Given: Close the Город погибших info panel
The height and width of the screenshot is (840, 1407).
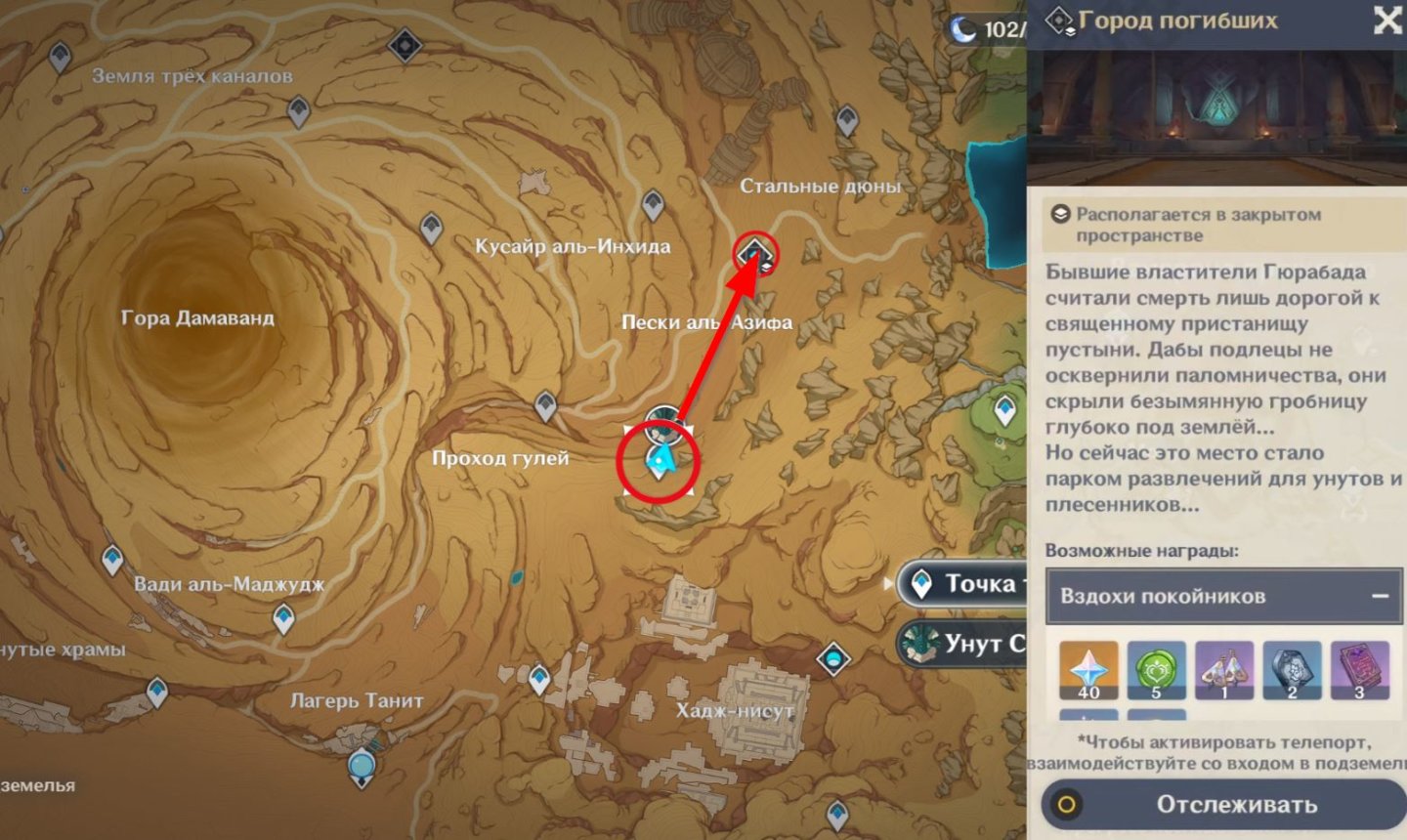Looking at the screenshot, I should [1388, 21].
